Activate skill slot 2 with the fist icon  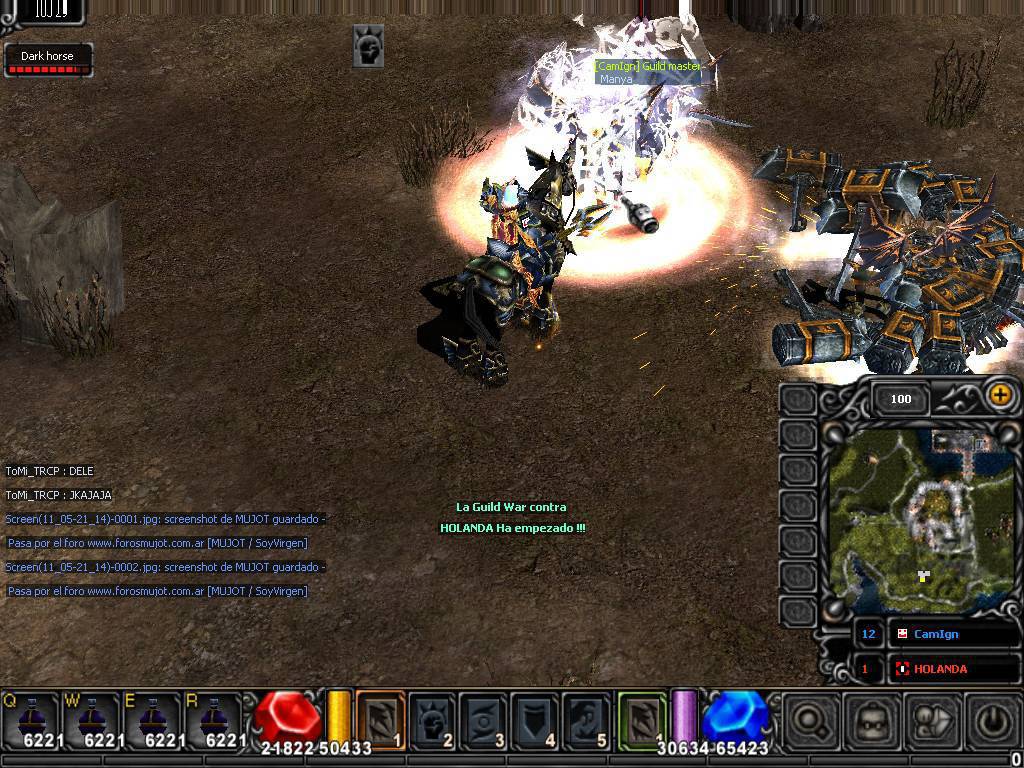(433, 719)
